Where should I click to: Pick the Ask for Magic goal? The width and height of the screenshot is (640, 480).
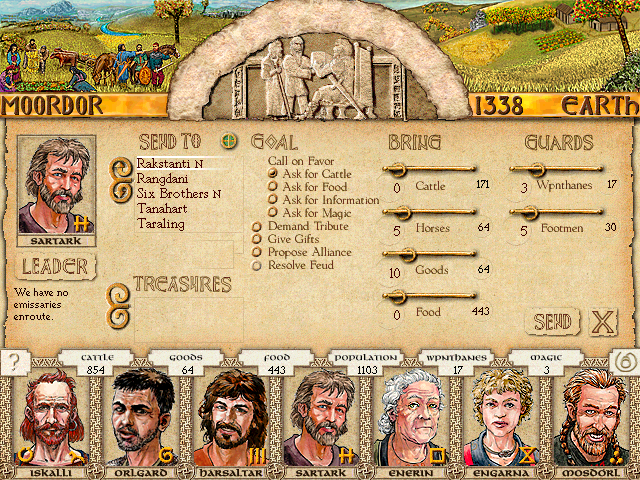tap(315, 213)
